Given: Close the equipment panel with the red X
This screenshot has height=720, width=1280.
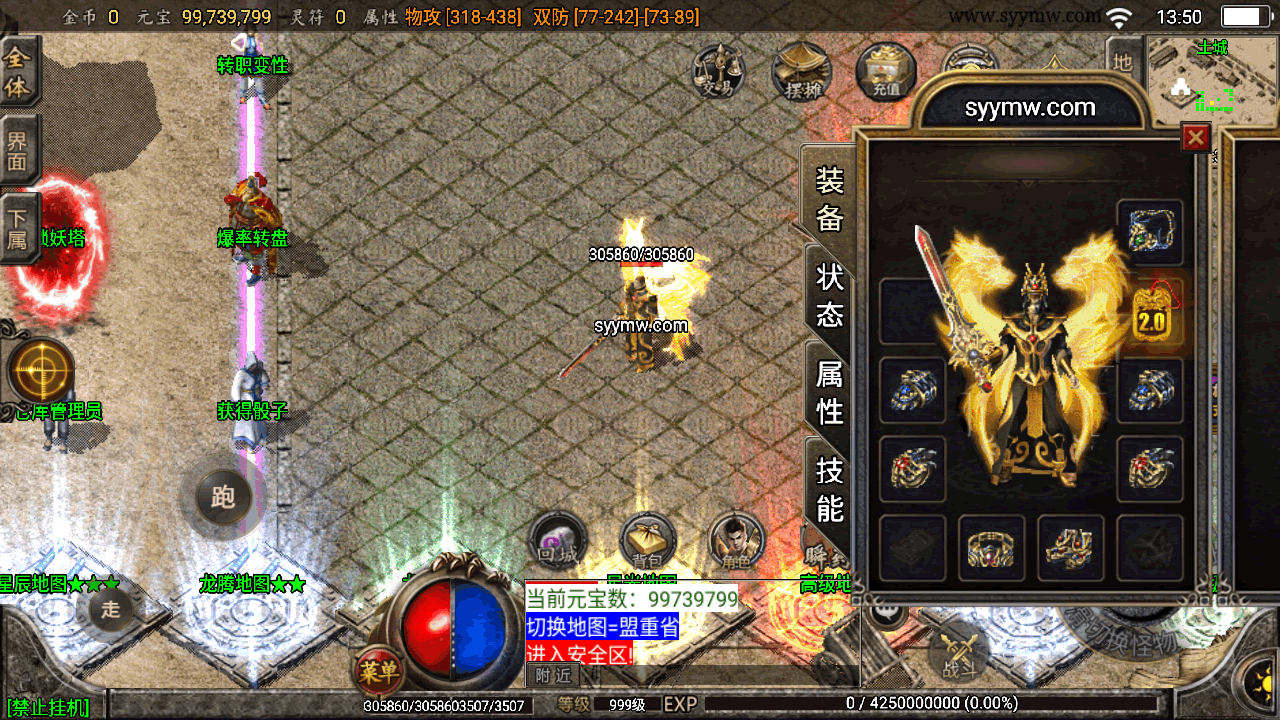Looking at the screenshot, I should pyautogui.click(x=1196, y=137).
